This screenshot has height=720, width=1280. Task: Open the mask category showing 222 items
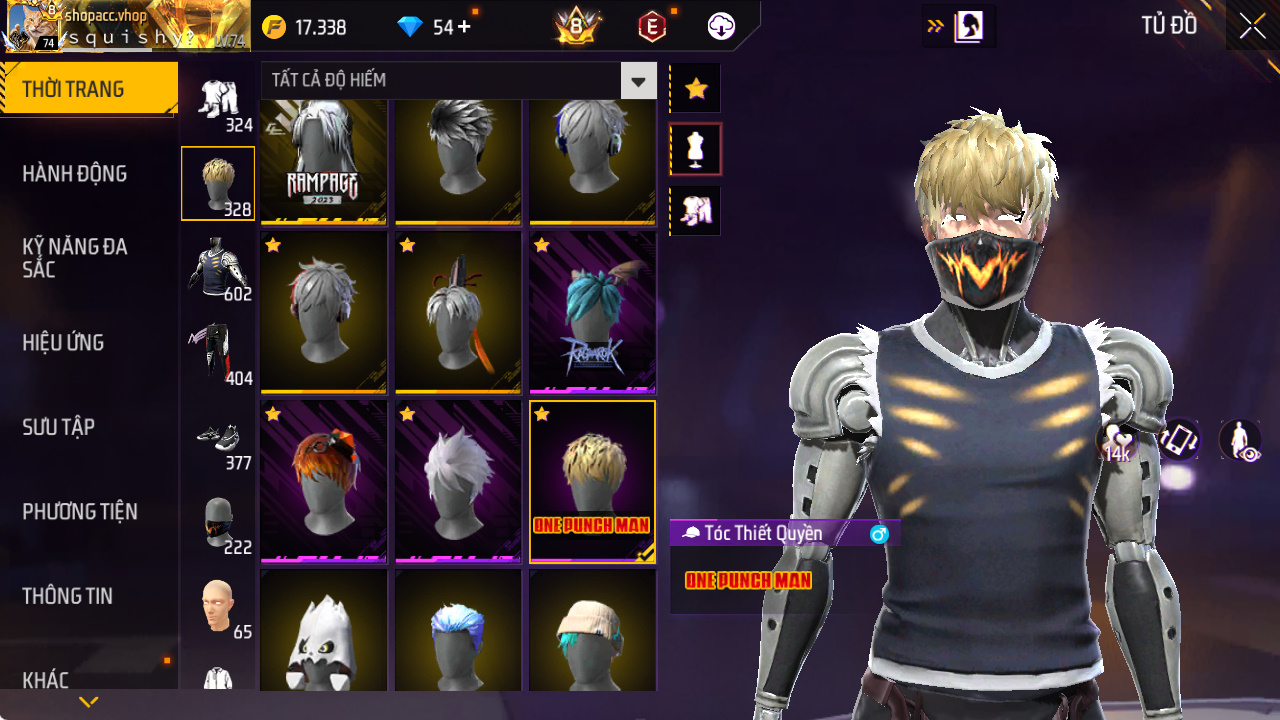pos(217,520)
